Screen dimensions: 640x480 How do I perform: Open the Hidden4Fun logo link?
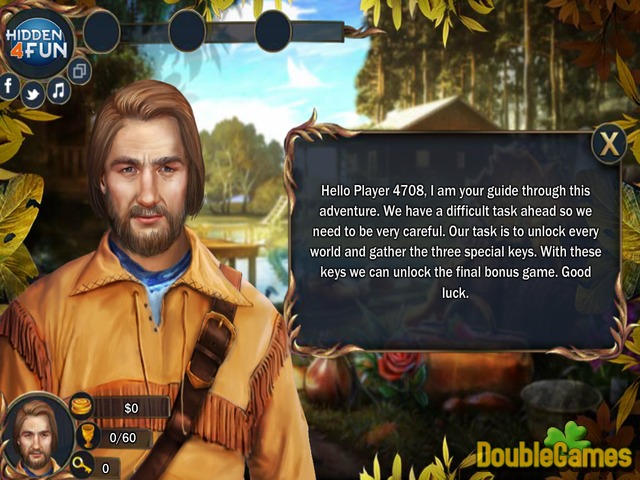pos(38,41)
